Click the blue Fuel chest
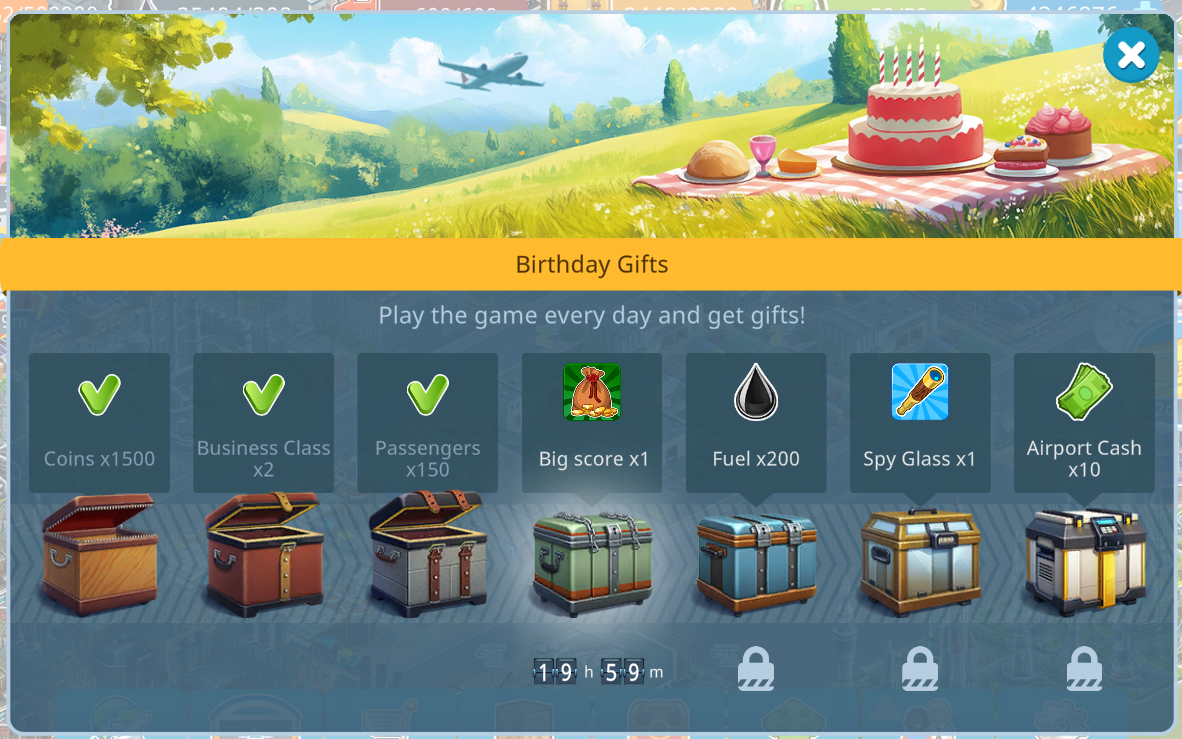 (x=756, y=561)
